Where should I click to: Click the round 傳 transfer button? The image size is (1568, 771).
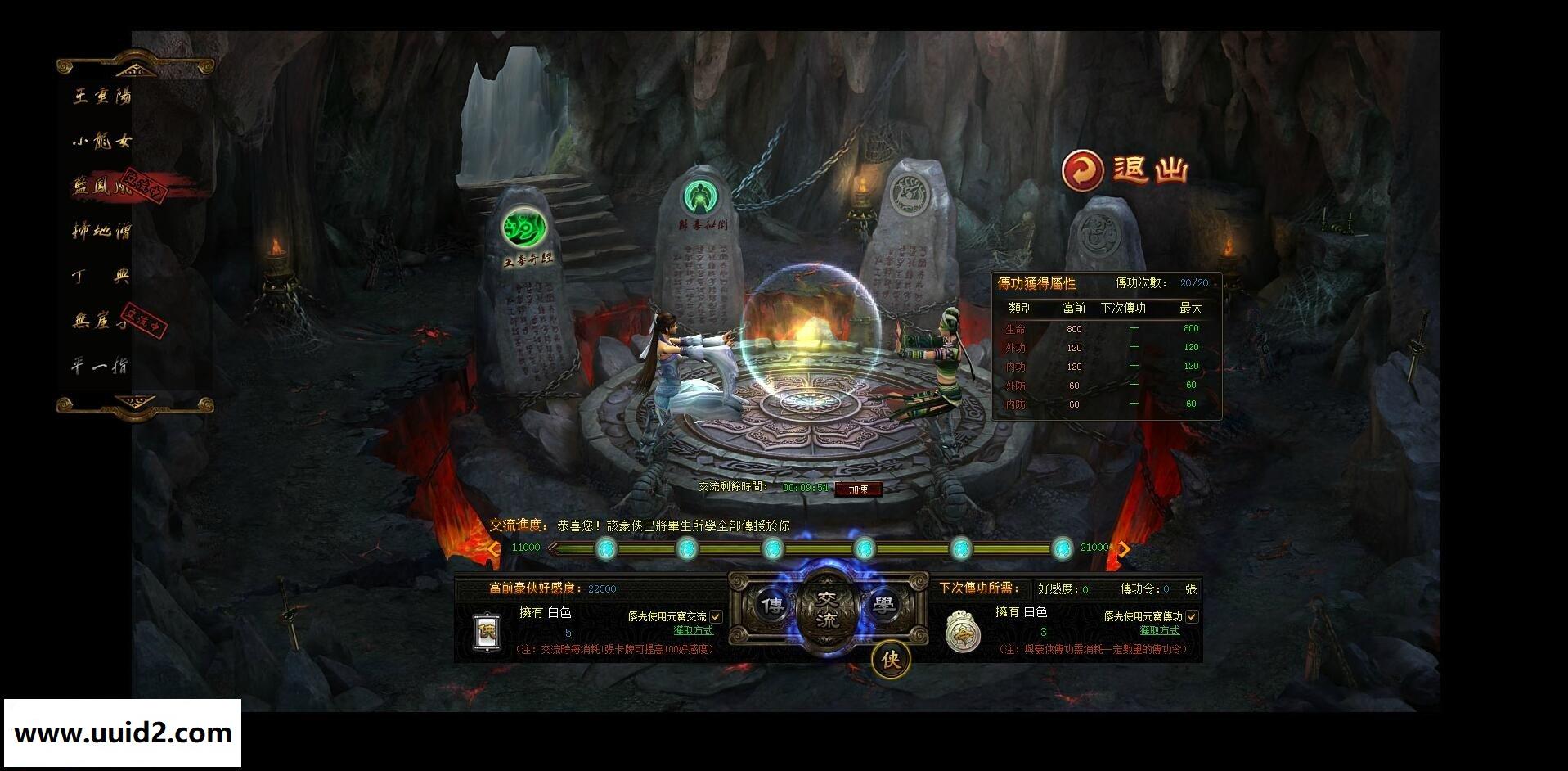(x=771, y=606)
